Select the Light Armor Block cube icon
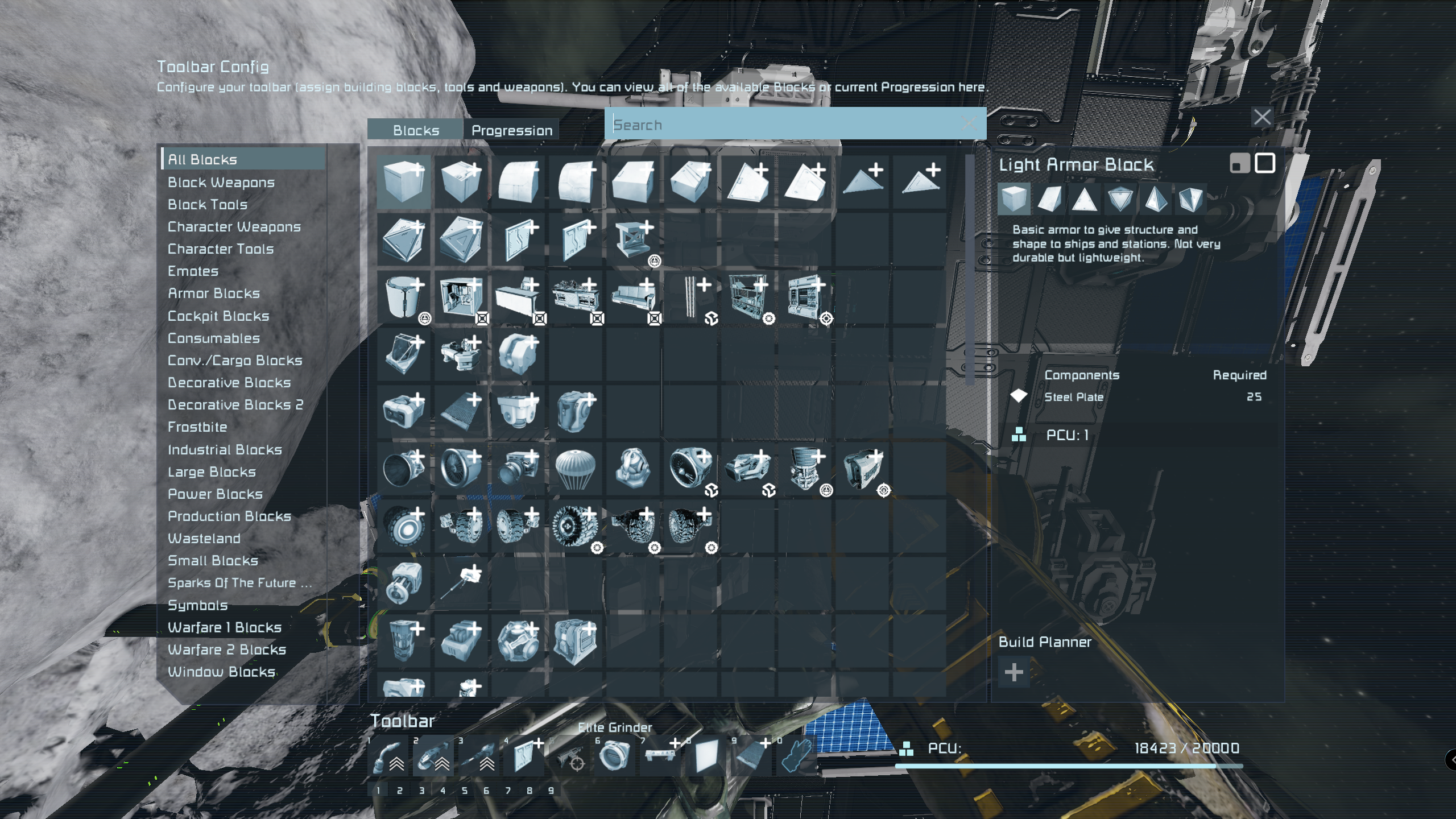 403,181
